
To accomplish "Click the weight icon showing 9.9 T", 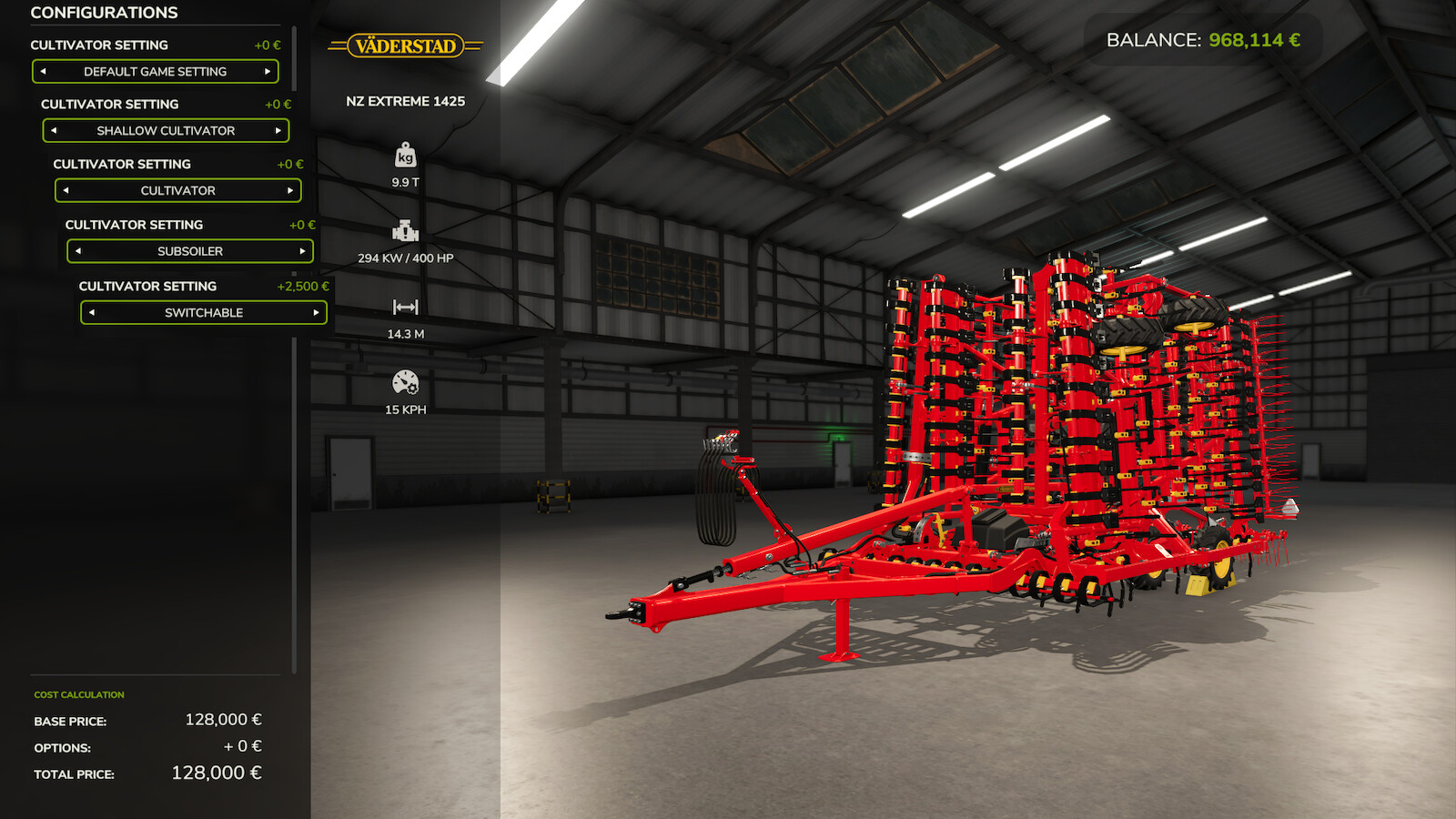I will point(406,157).
